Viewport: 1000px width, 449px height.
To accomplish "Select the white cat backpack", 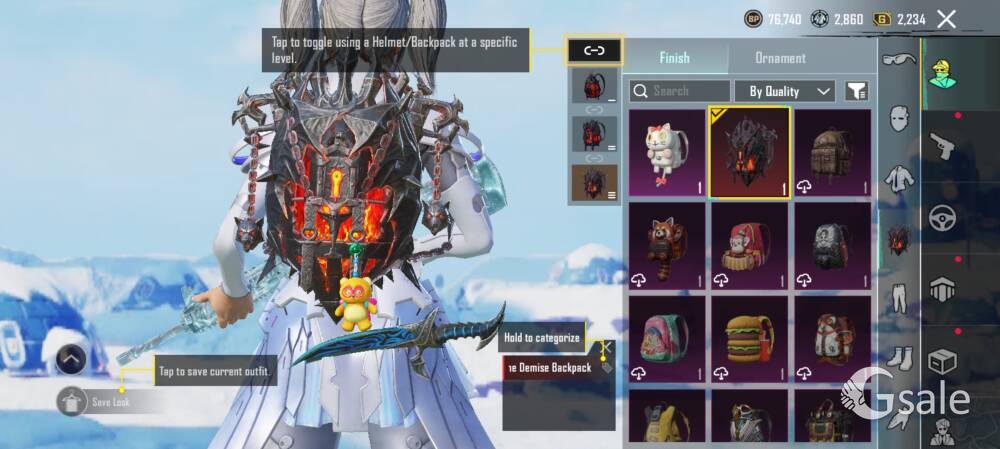I will [x=667, y=152].
